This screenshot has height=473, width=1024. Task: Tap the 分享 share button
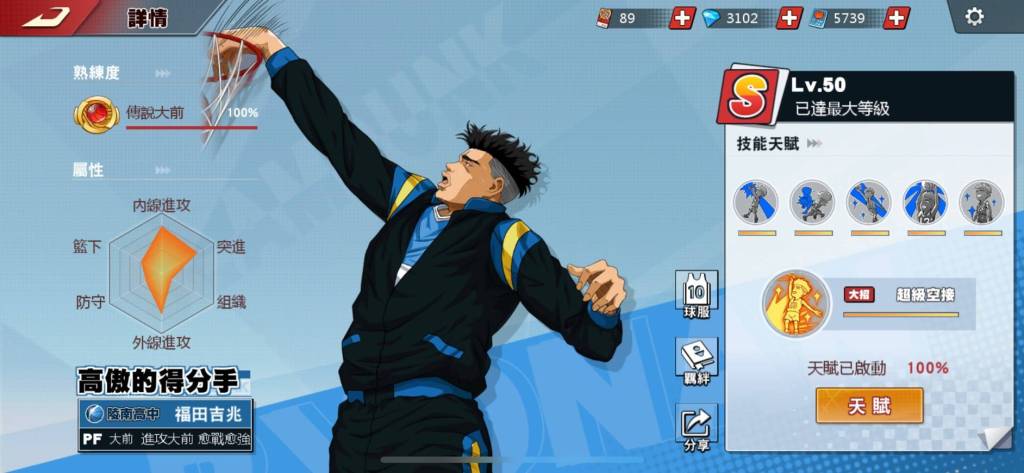pyautogui.click(x=696, y=428)
